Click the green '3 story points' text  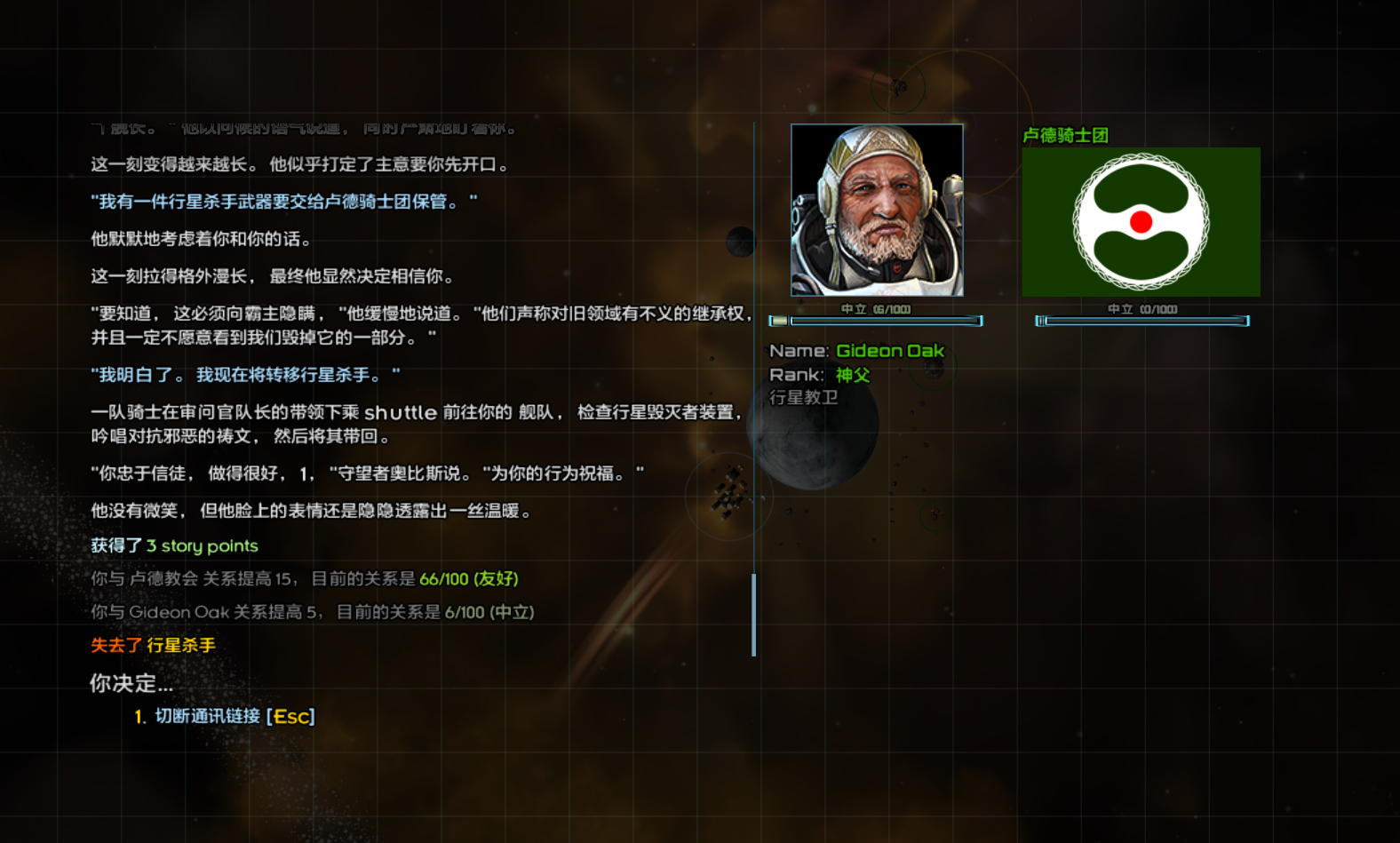(202, 545)
